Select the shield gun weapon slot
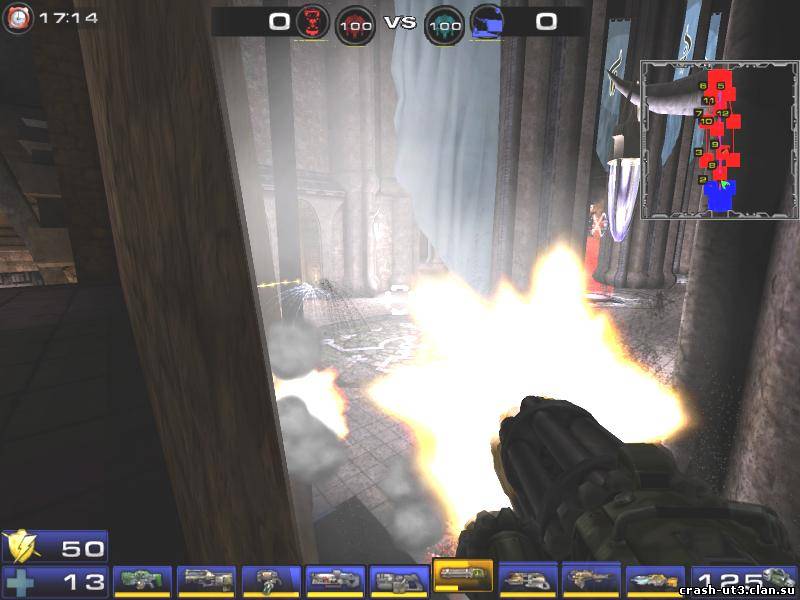This screenshot has height=600, width=800. pos(142,580)
